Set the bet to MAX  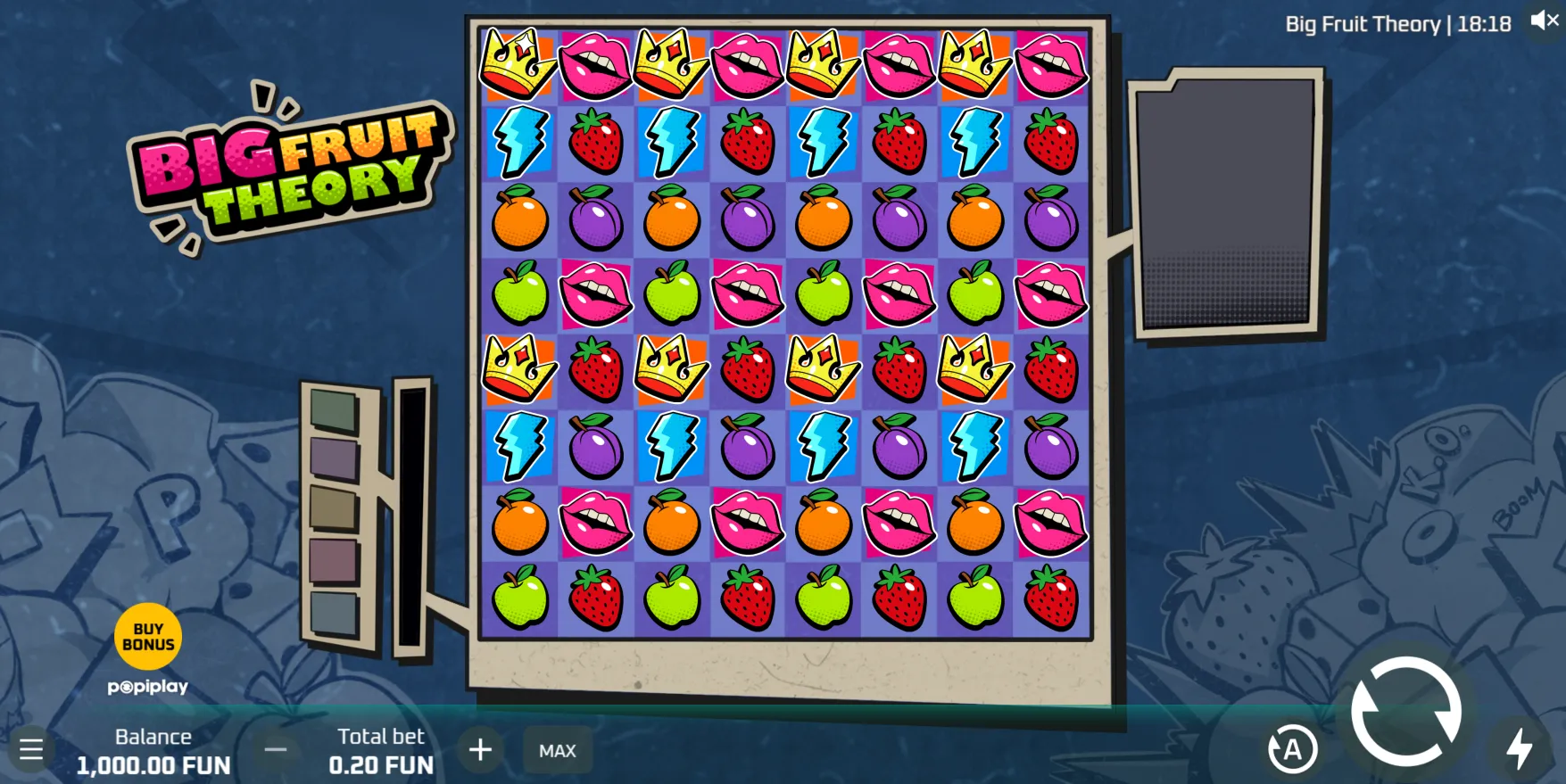coord(558,751)
